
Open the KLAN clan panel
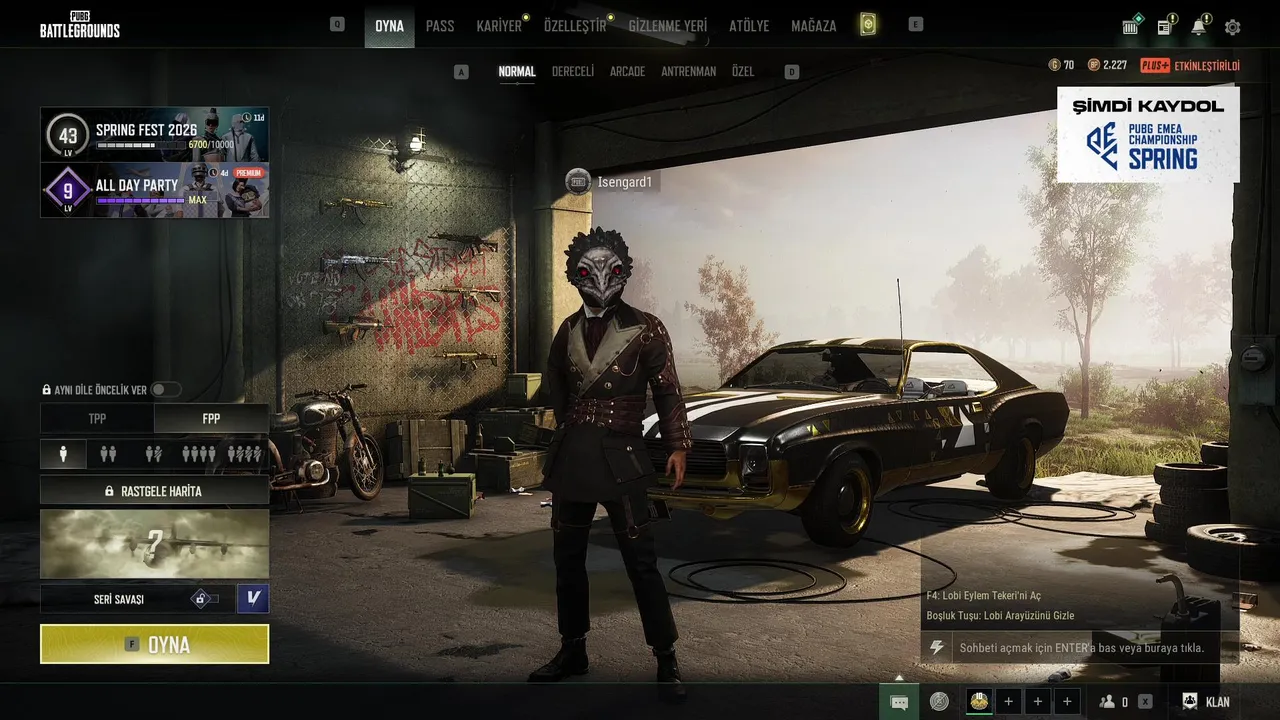pos(1206,702)
